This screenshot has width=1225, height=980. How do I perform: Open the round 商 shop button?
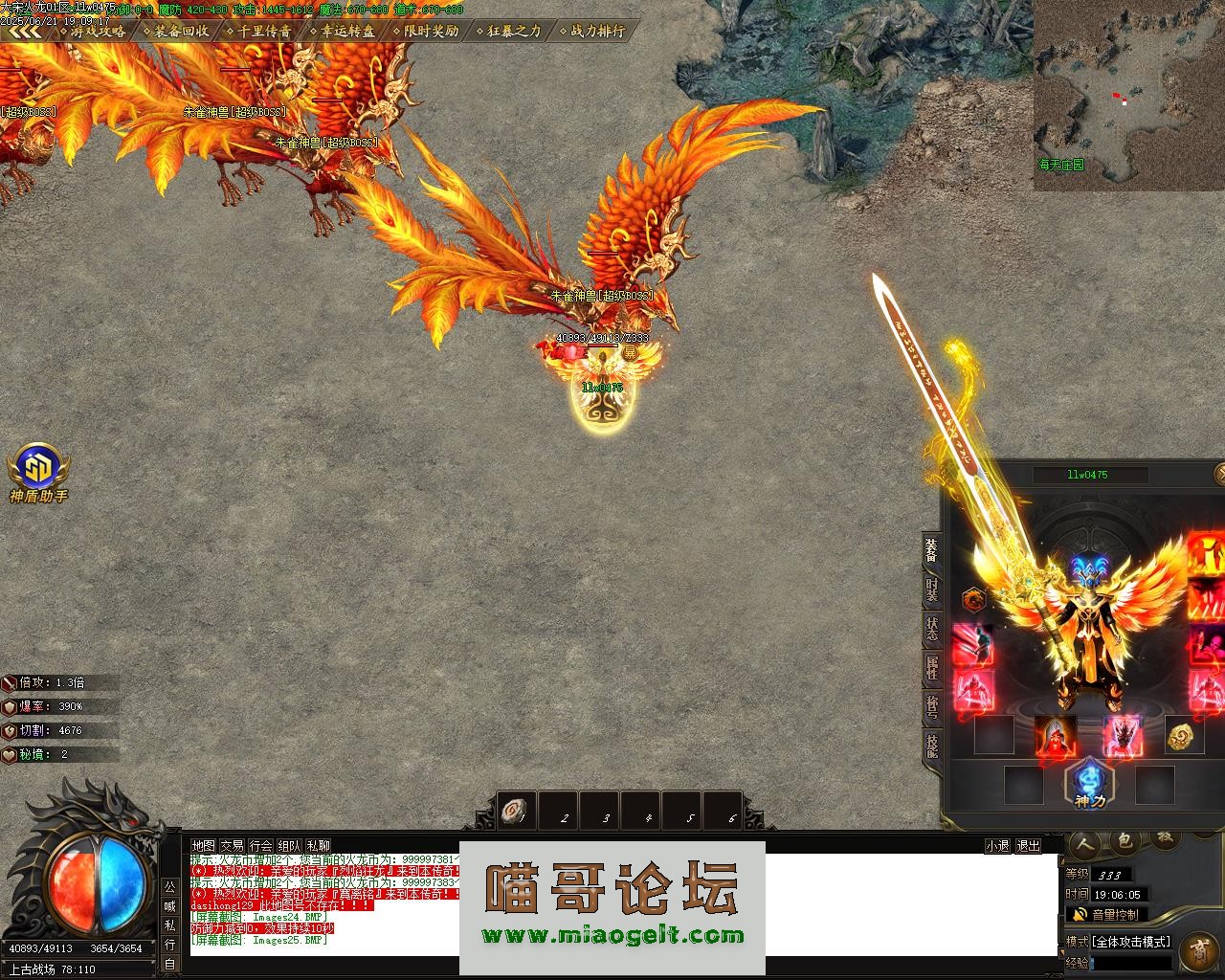coord(1198,952)
